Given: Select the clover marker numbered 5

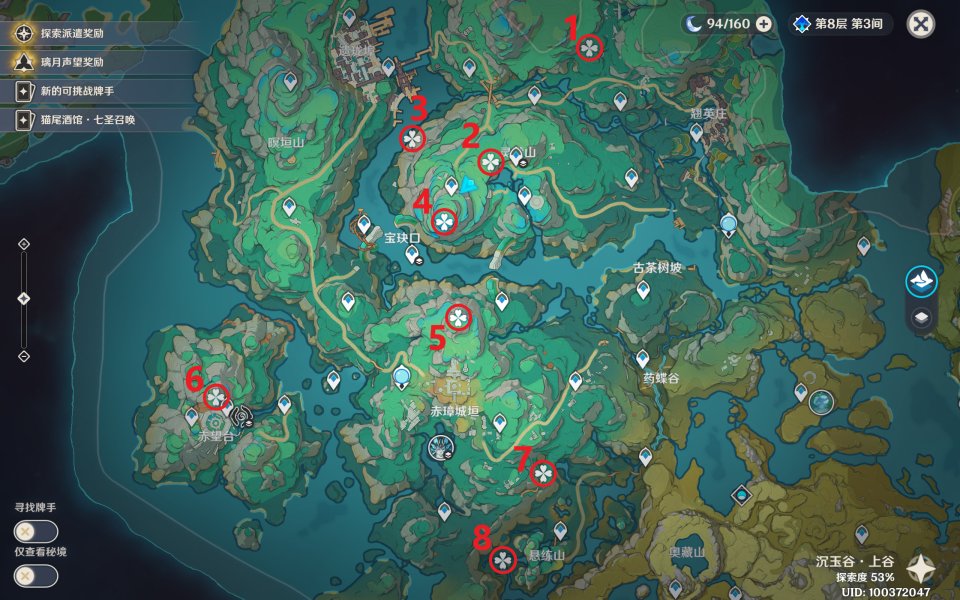Looking at the screenshot, I should click(x=458, y=318).
